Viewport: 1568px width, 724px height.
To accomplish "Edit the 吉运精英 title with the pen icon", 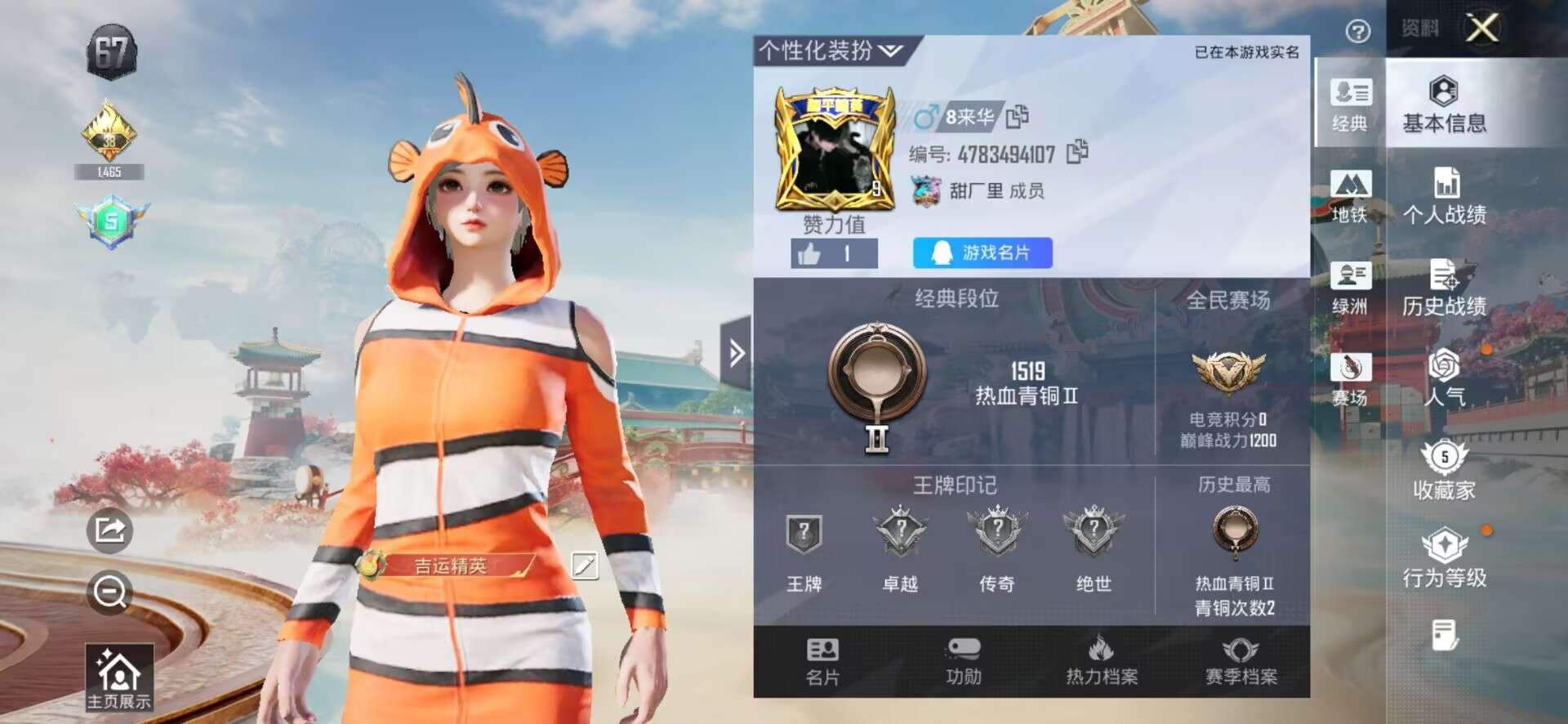I will pos(585,565).
